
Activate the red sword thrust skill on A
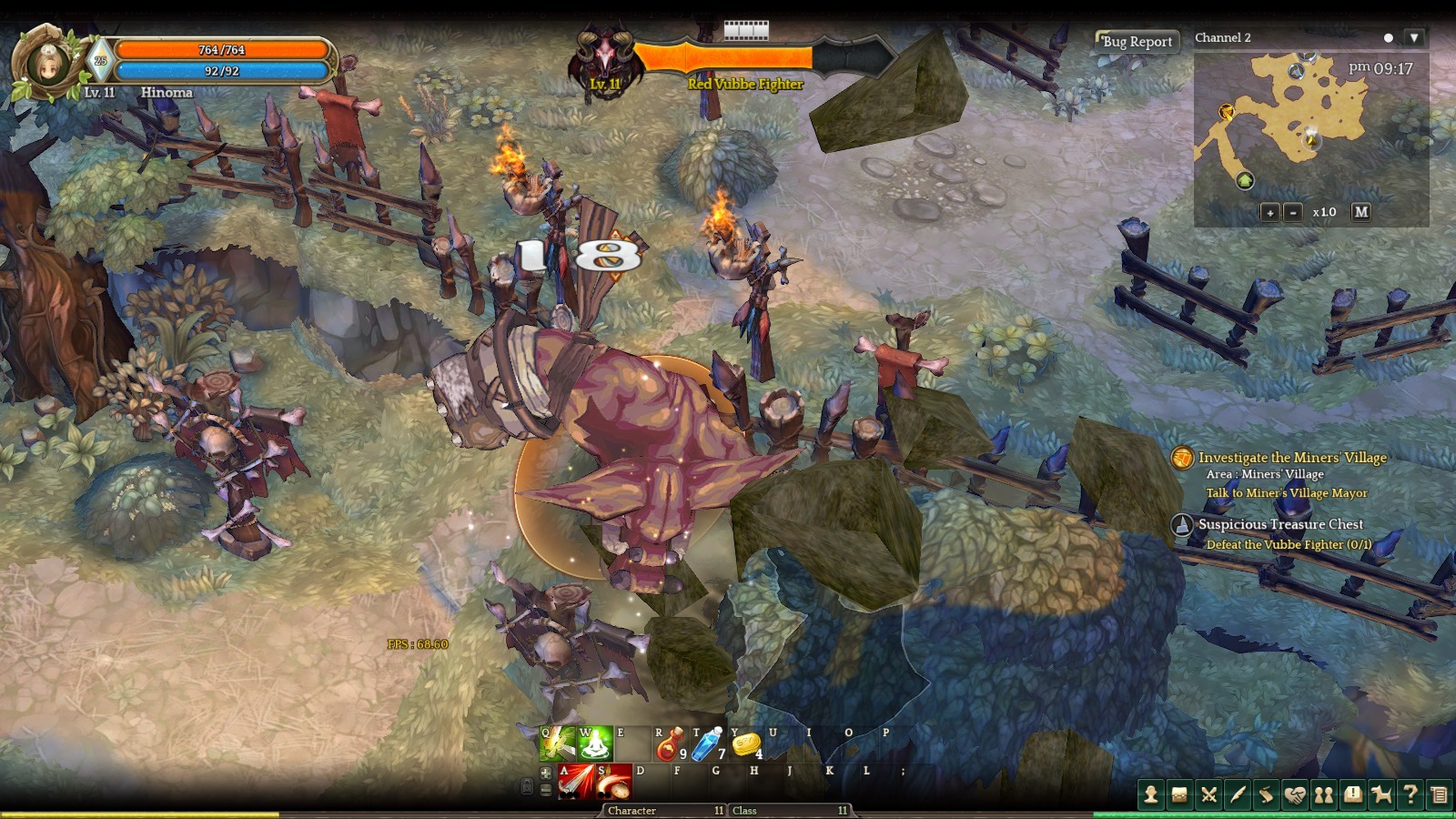click(576, 782)
